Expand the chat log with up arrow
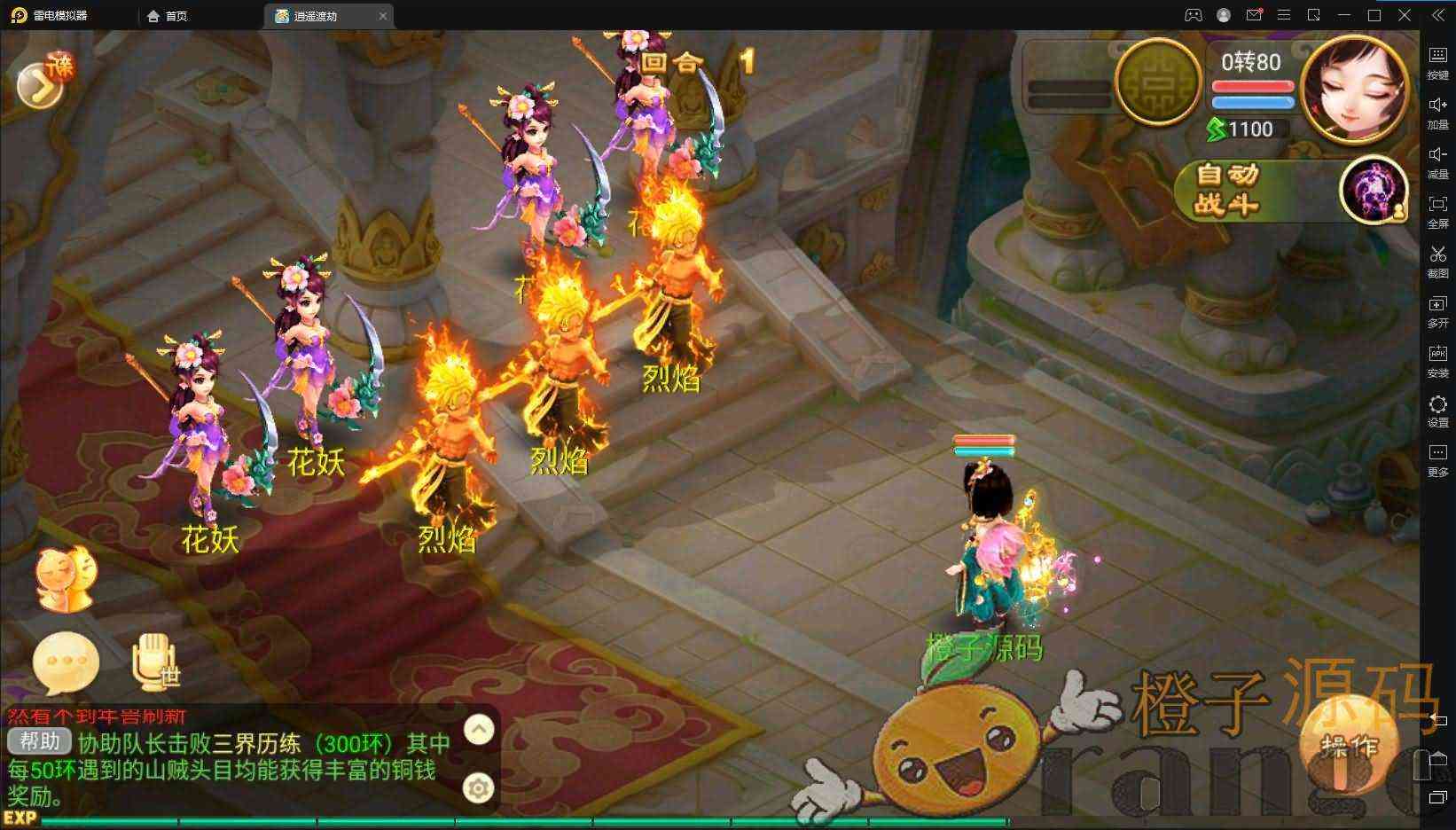The image size is (1456, 830). [479, 730]
